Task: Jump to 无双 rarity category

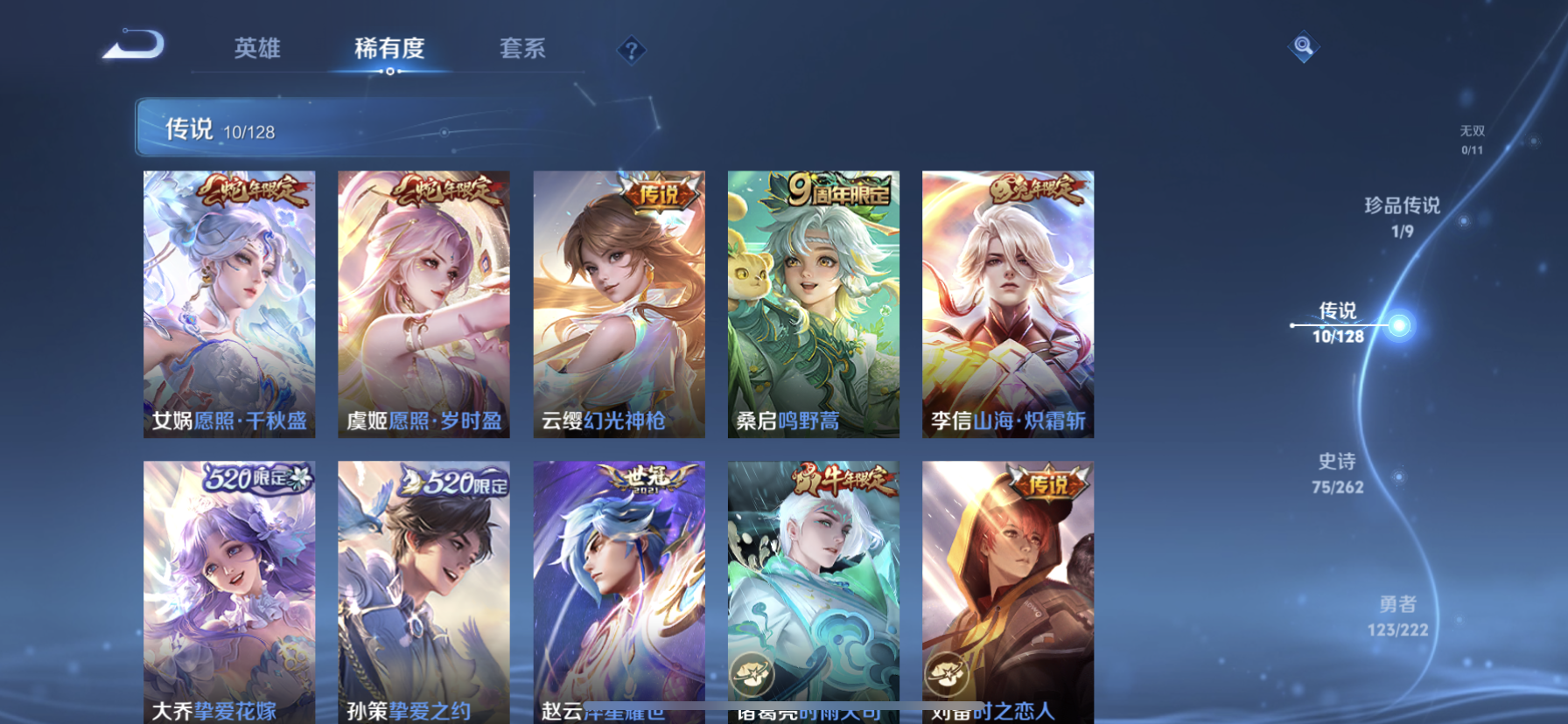Action: click(1472, 139)
